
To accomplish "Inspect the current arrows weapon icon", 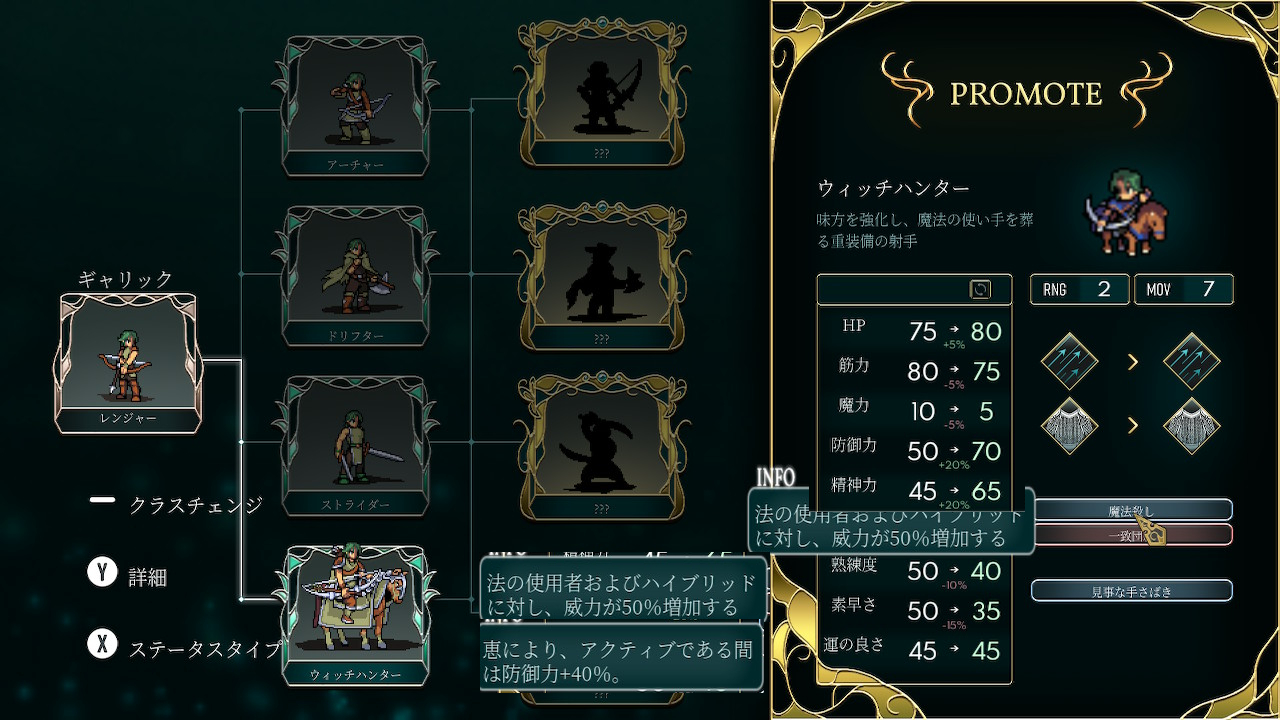I will (x=1070, y=361).
